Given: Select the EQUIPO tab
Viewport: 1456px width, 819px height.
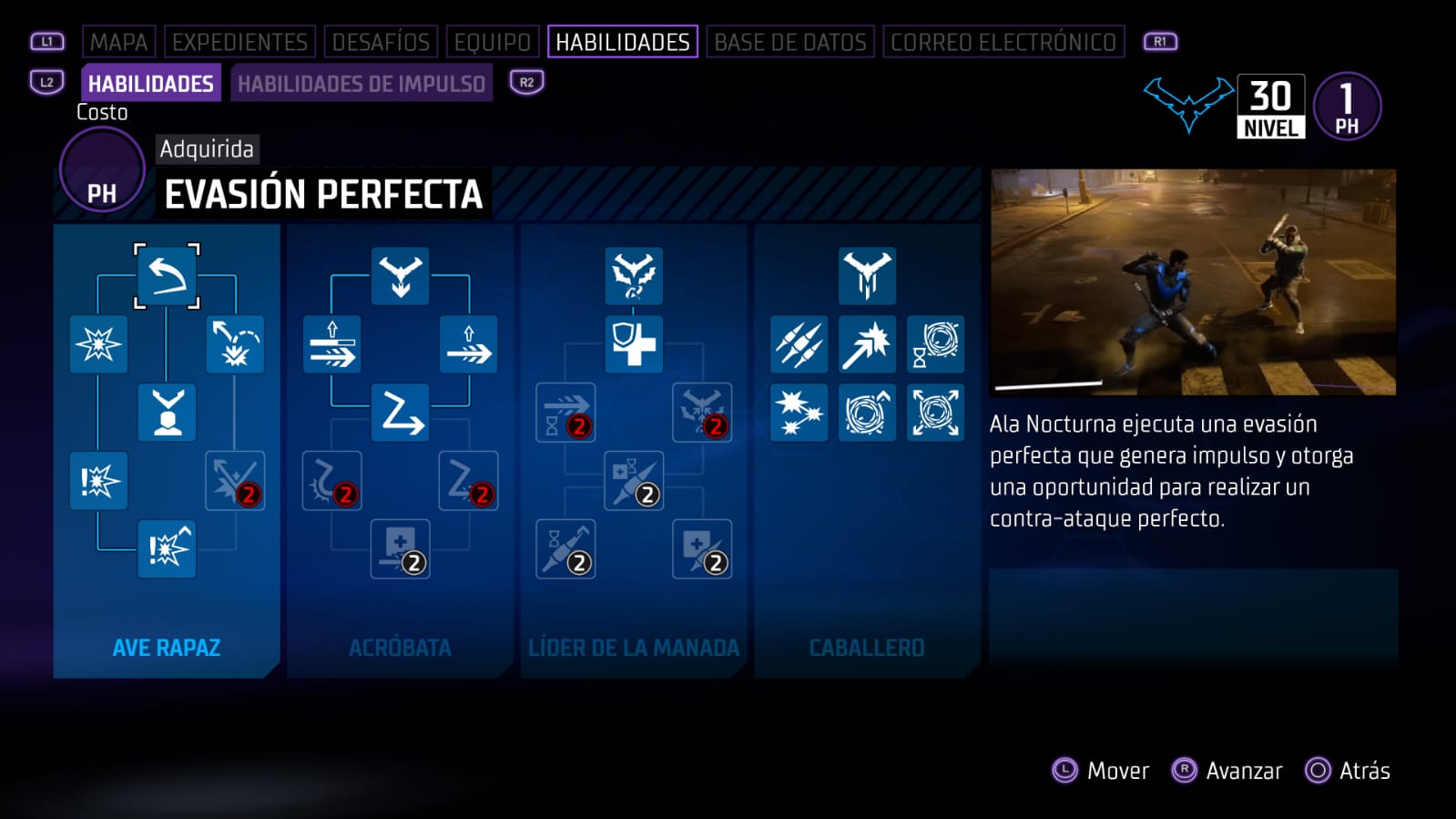Looking at the screenshot, I should click(x=492, y=42).
